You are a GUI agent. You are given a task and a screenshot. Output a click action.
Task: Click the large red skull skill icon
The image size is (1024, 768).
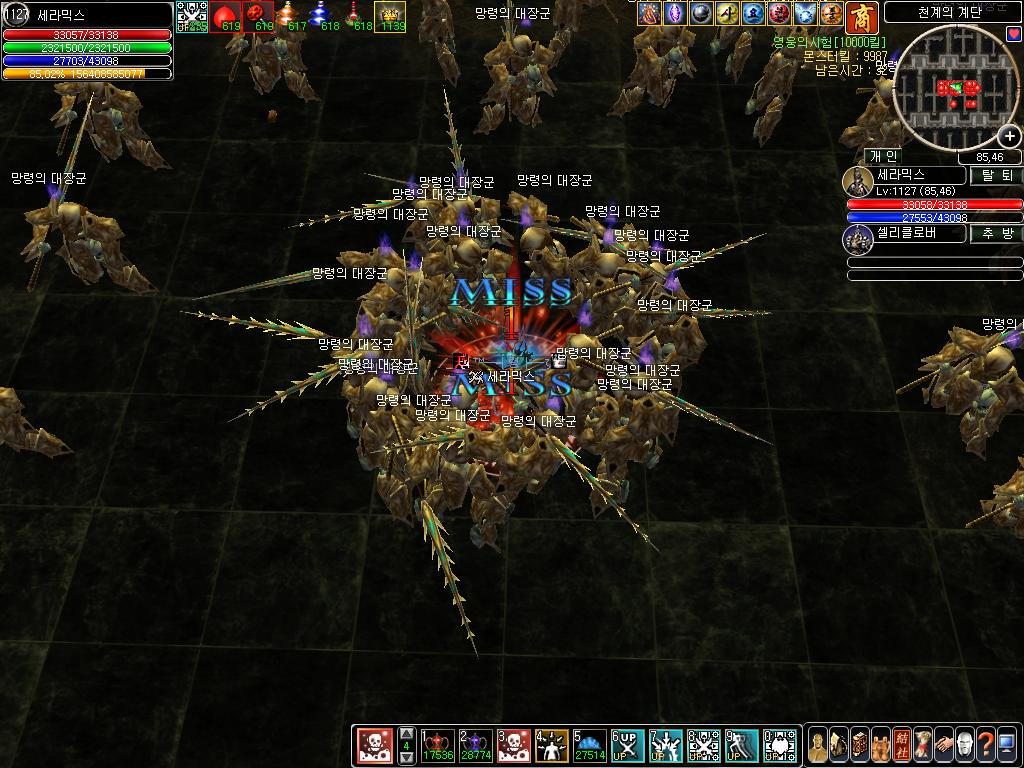[375, 745]
